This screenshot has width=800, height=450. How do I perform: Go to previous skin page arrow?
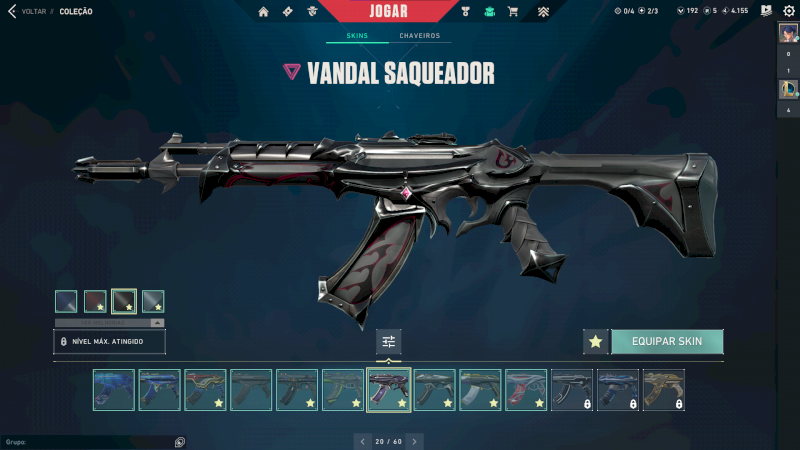361,440
